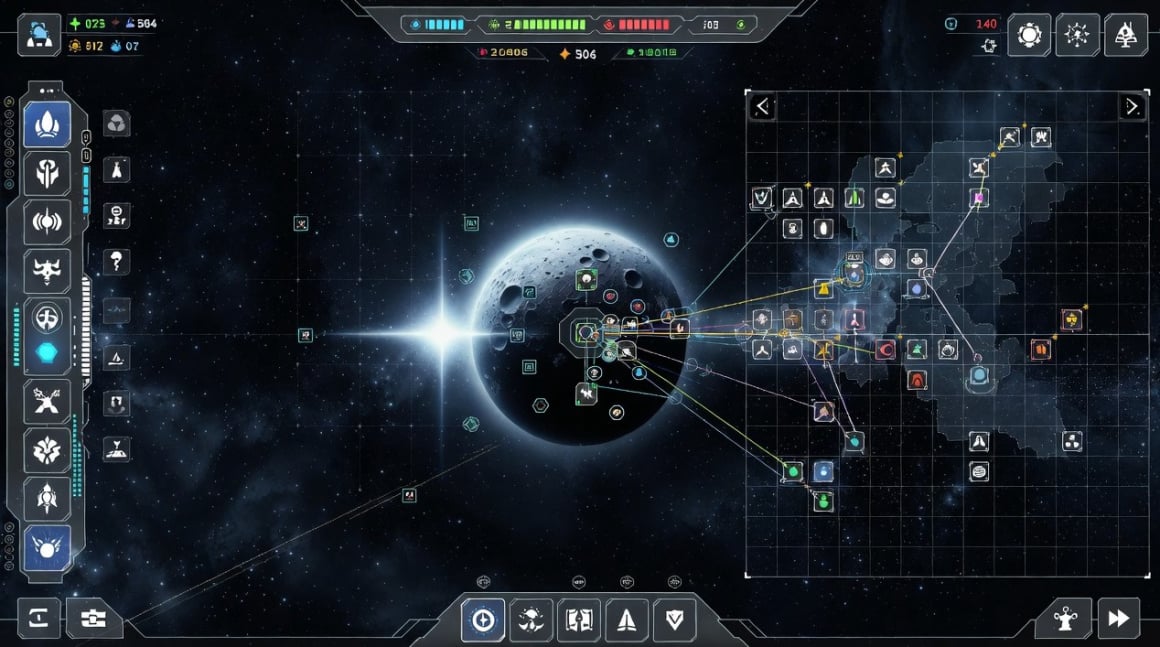The width and height of the screenshot is (1160, 647).
Task: Select the sailboat triangle icon in bottom bar
Action: tap(627, 620)
